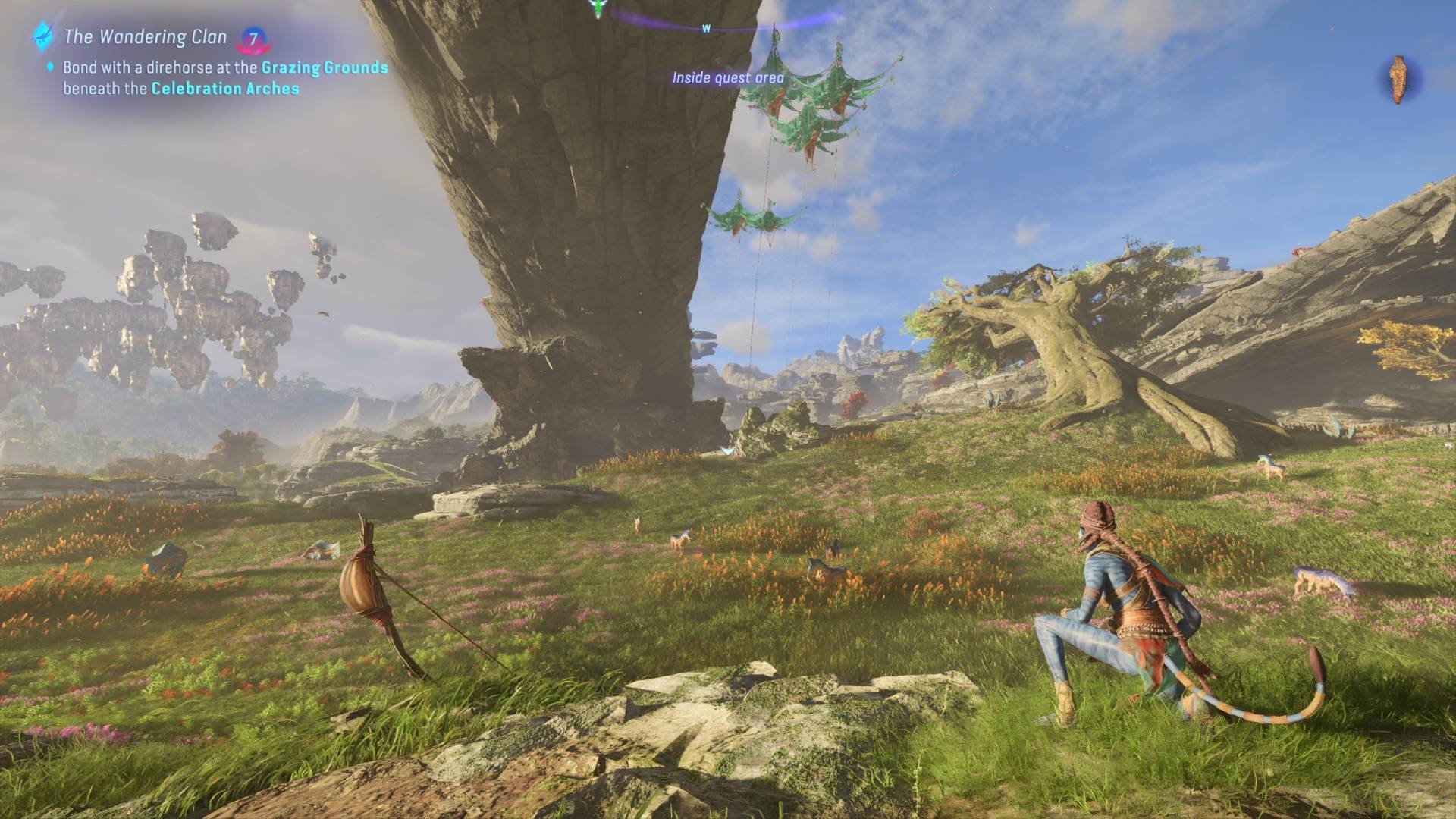Select the orange food item icon
The height and width of the screenshot is (819, 1456).
[x=1398, y=80]
